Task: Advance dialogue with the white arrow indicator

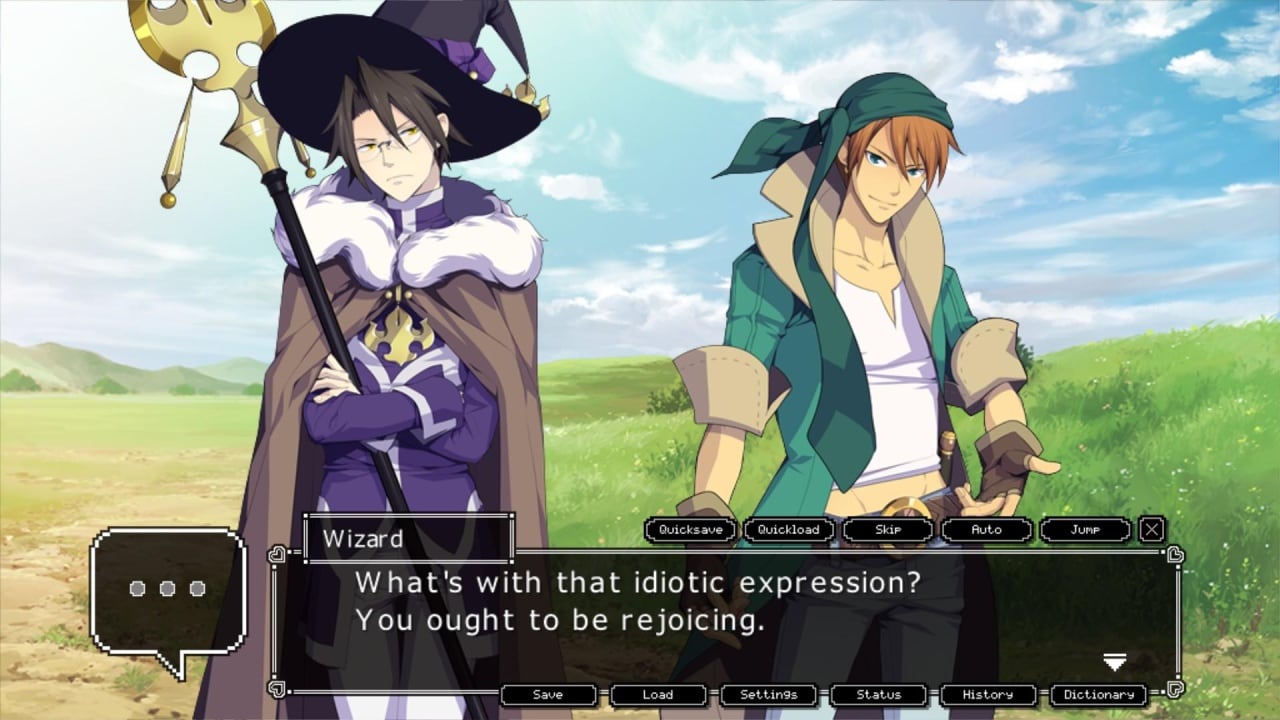Action: coord(1114,662)
